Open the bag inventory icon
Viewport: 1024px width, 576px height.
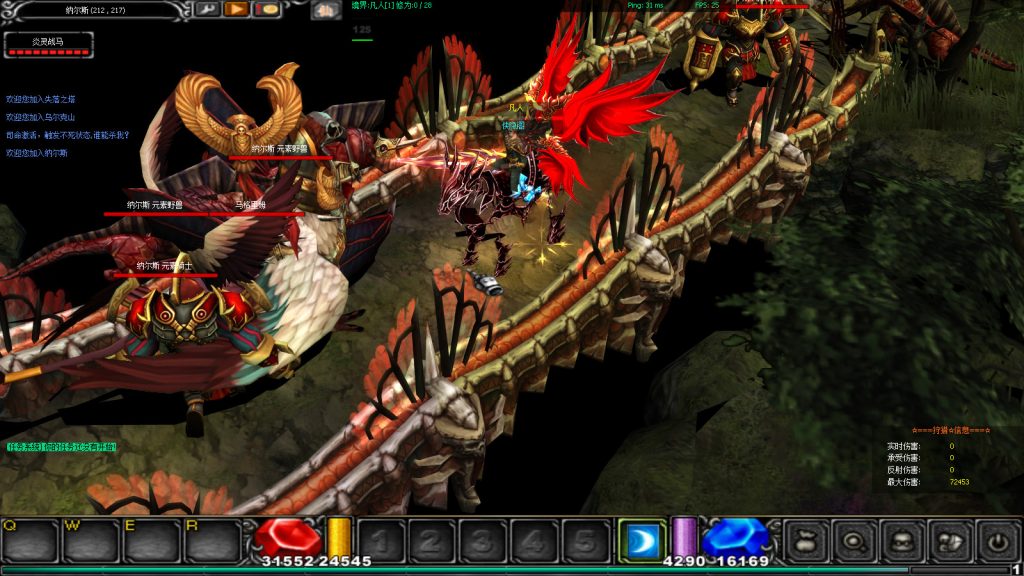point(807,541)
